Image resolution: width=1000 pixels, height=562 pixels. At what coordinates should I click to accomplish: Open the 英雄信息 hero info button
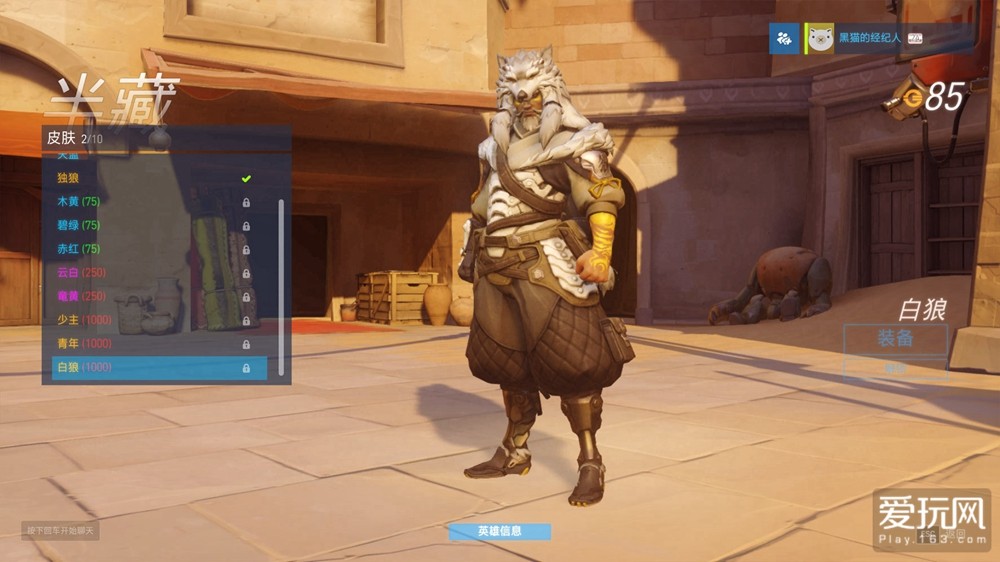click(x=499, y=532)
